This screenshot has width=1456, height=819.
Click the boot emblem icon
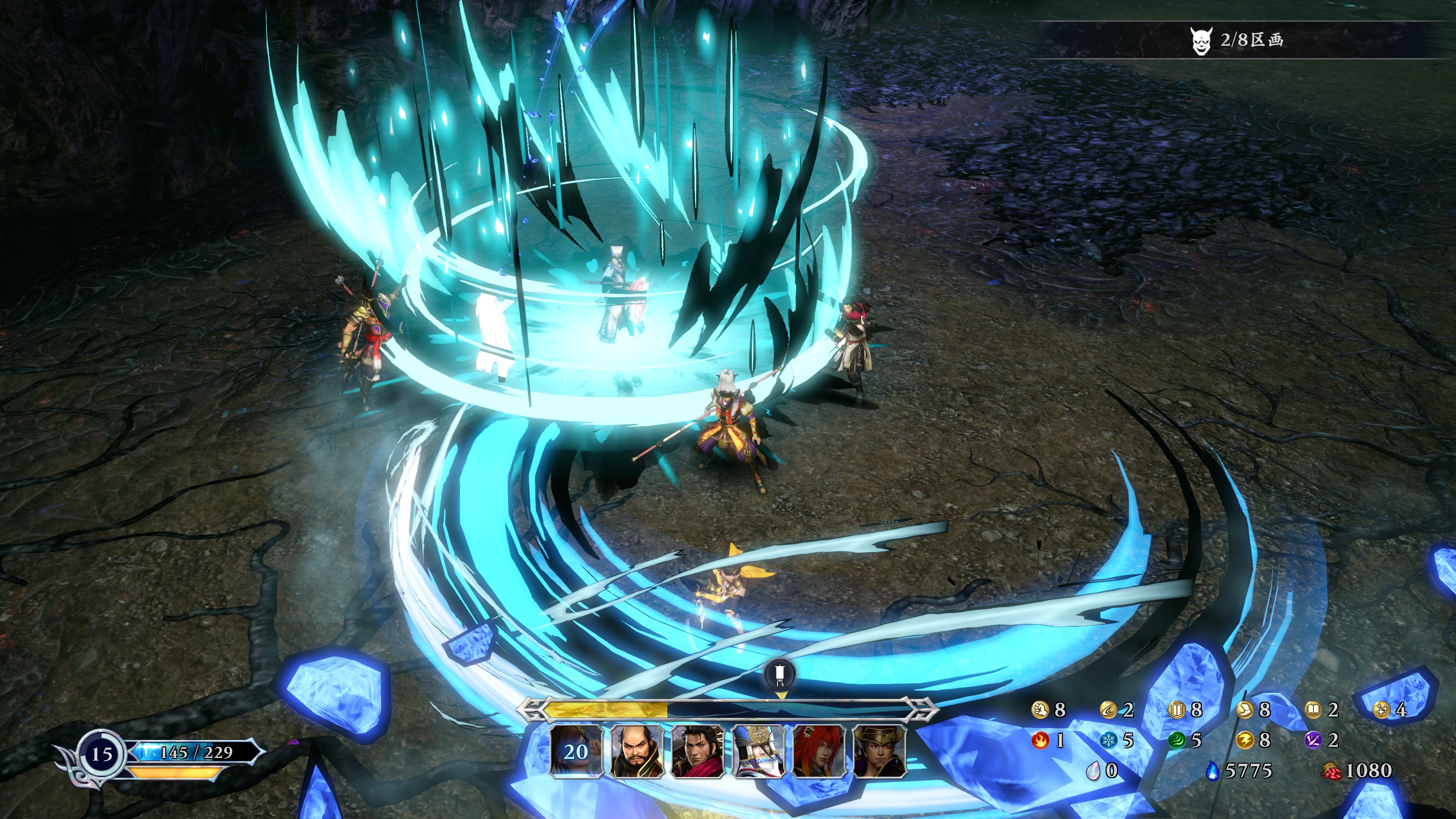[x=1244, y=710]
